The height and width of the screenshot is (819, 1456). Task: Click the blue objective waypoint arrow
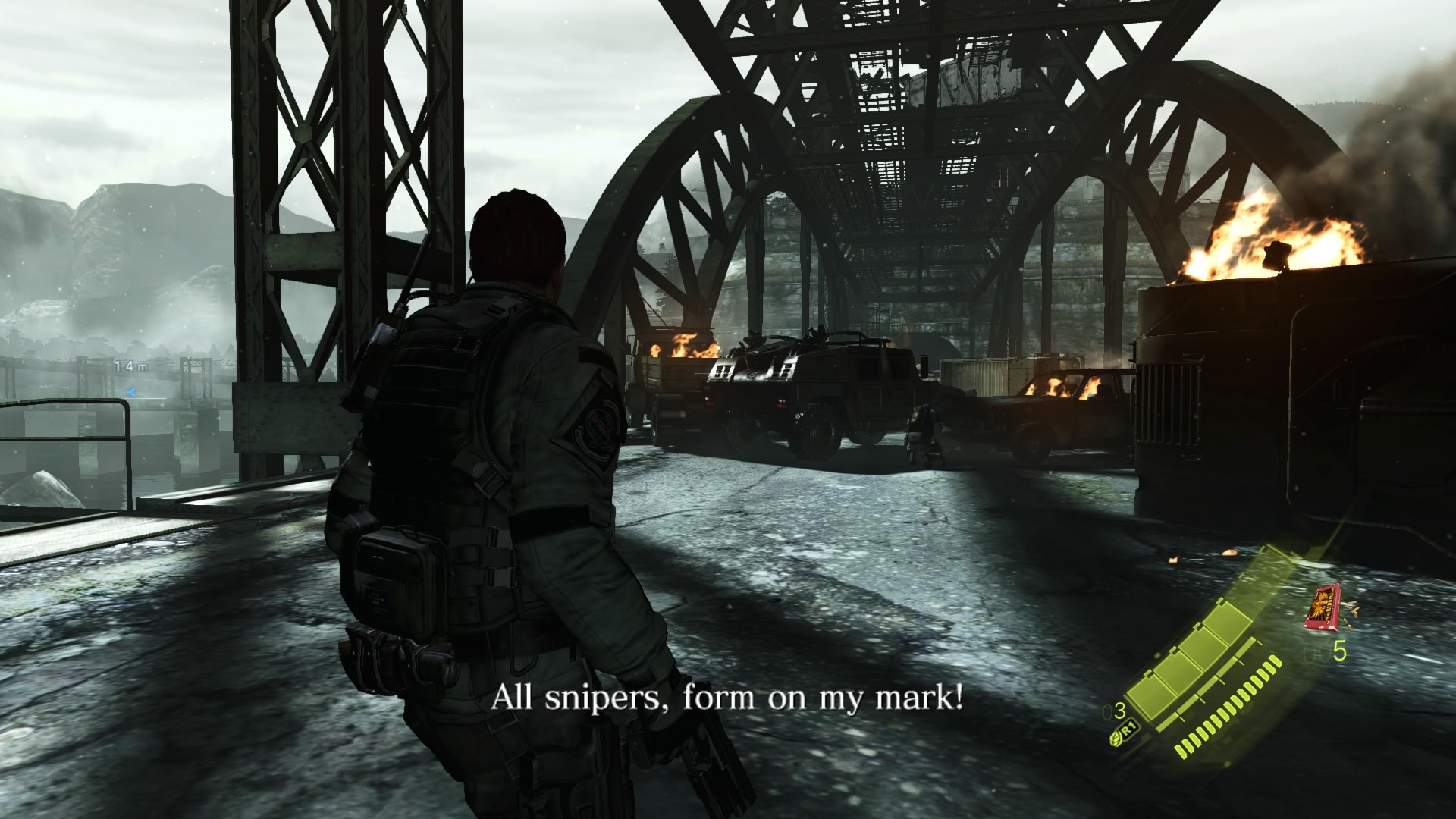coord(131,392)
